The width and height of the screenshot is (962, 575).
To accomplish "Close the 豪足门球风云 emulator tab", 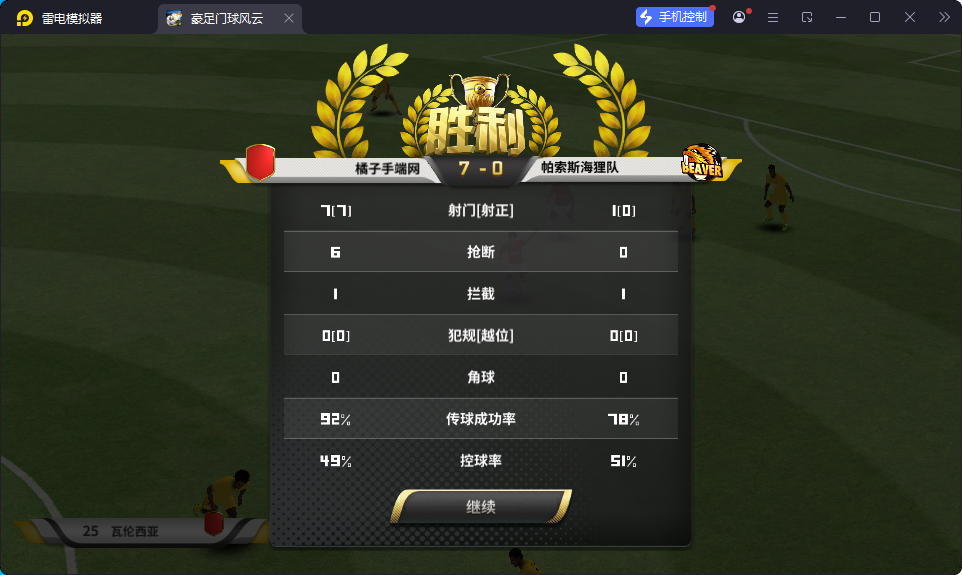I will point(289,18).
